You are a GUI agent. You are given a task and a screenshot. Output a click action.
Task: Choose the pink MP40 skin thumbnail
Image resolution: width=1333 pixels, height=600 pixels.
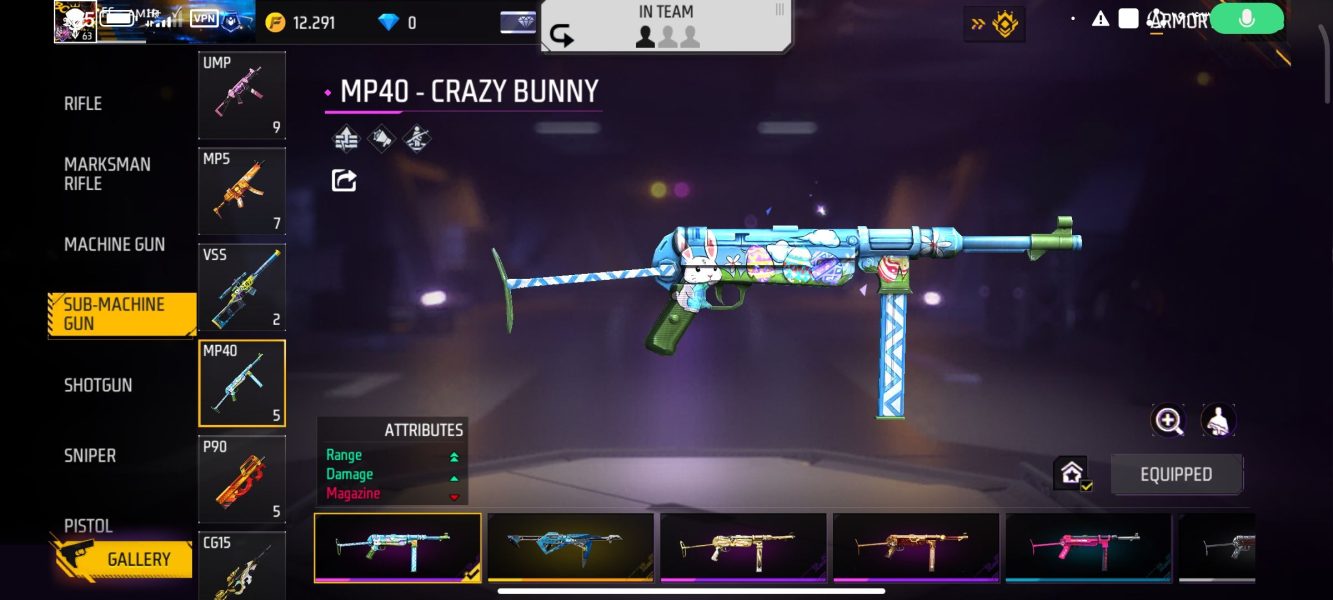click(x=1088, y=547)
